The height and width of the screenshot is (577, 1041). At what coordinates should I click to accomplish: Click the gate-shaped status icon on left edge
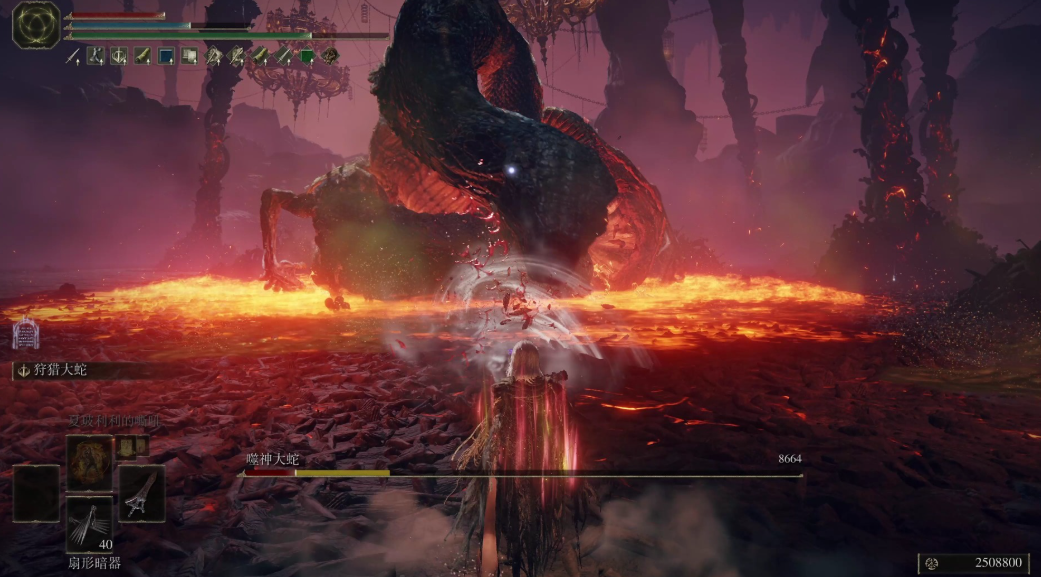tap(25, 333)
